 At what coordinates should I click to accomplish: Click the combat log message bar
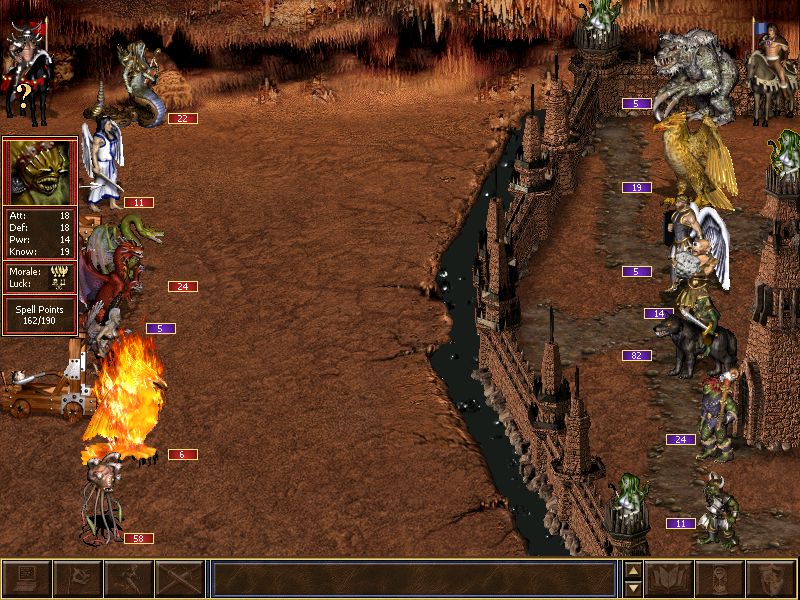coord(413,579)
